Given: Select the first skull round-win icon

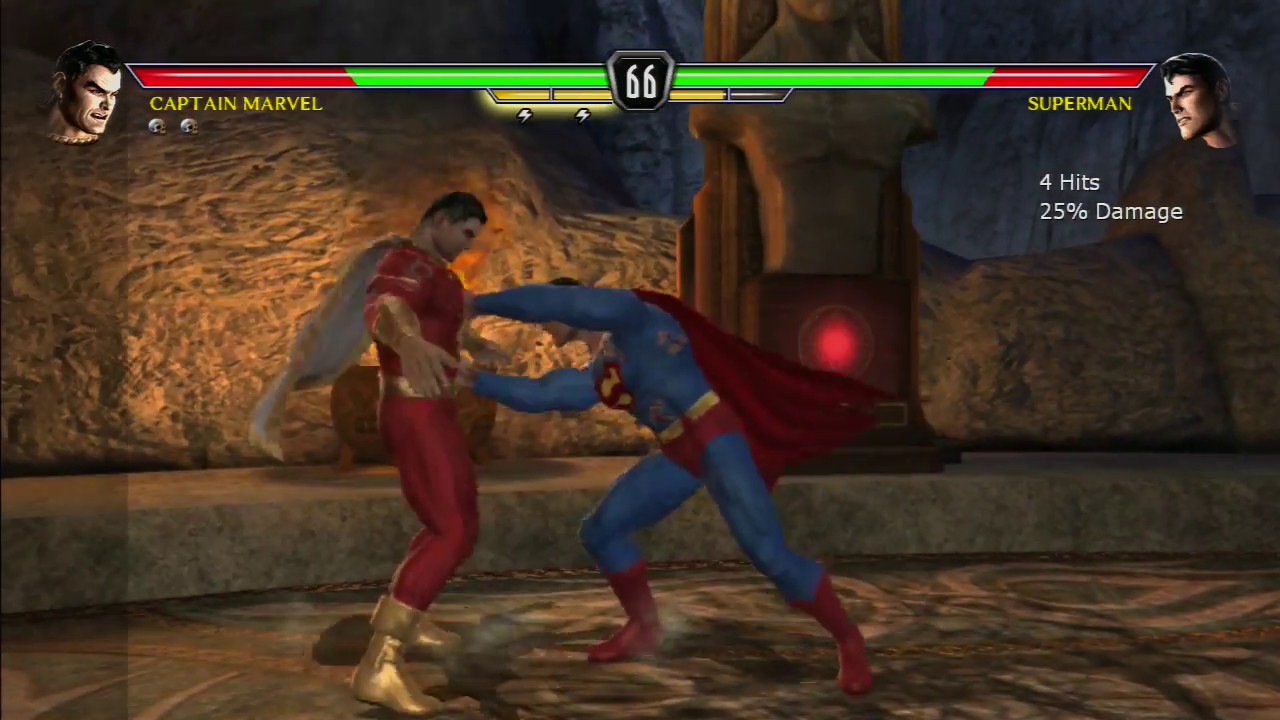Looking at the screenshot, I should tap(157, 126).
